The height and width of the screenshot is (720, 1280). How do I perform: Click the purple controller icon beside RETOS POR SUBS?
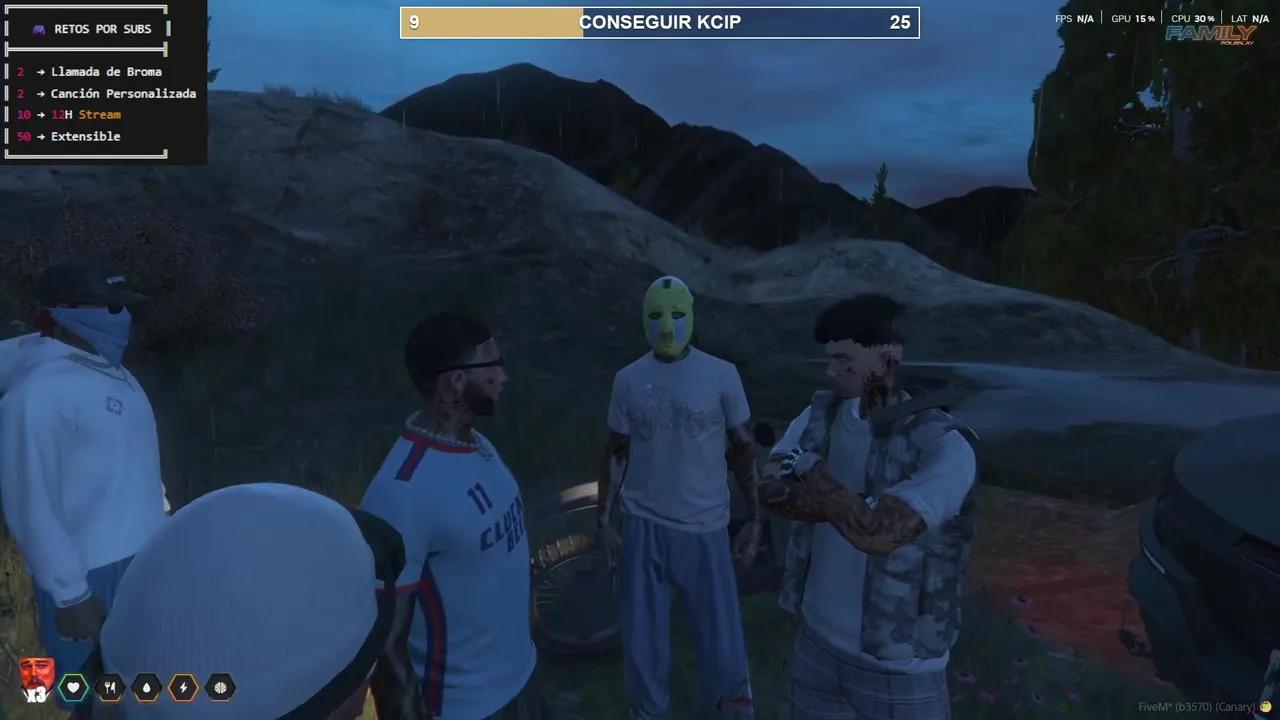point(38,28)
